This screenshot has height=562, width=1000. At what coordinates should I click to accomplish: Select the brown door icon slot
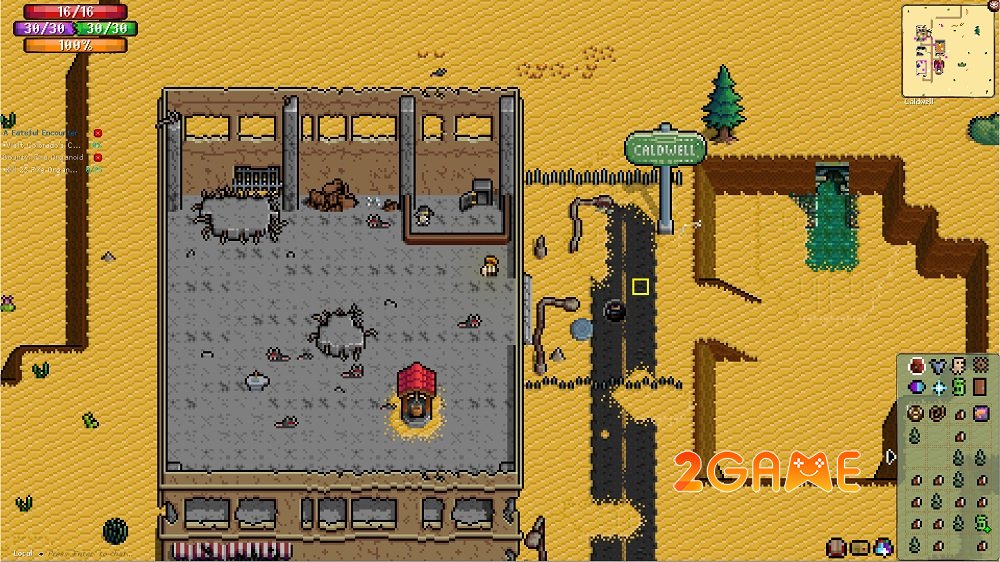[x=981, y=387]
